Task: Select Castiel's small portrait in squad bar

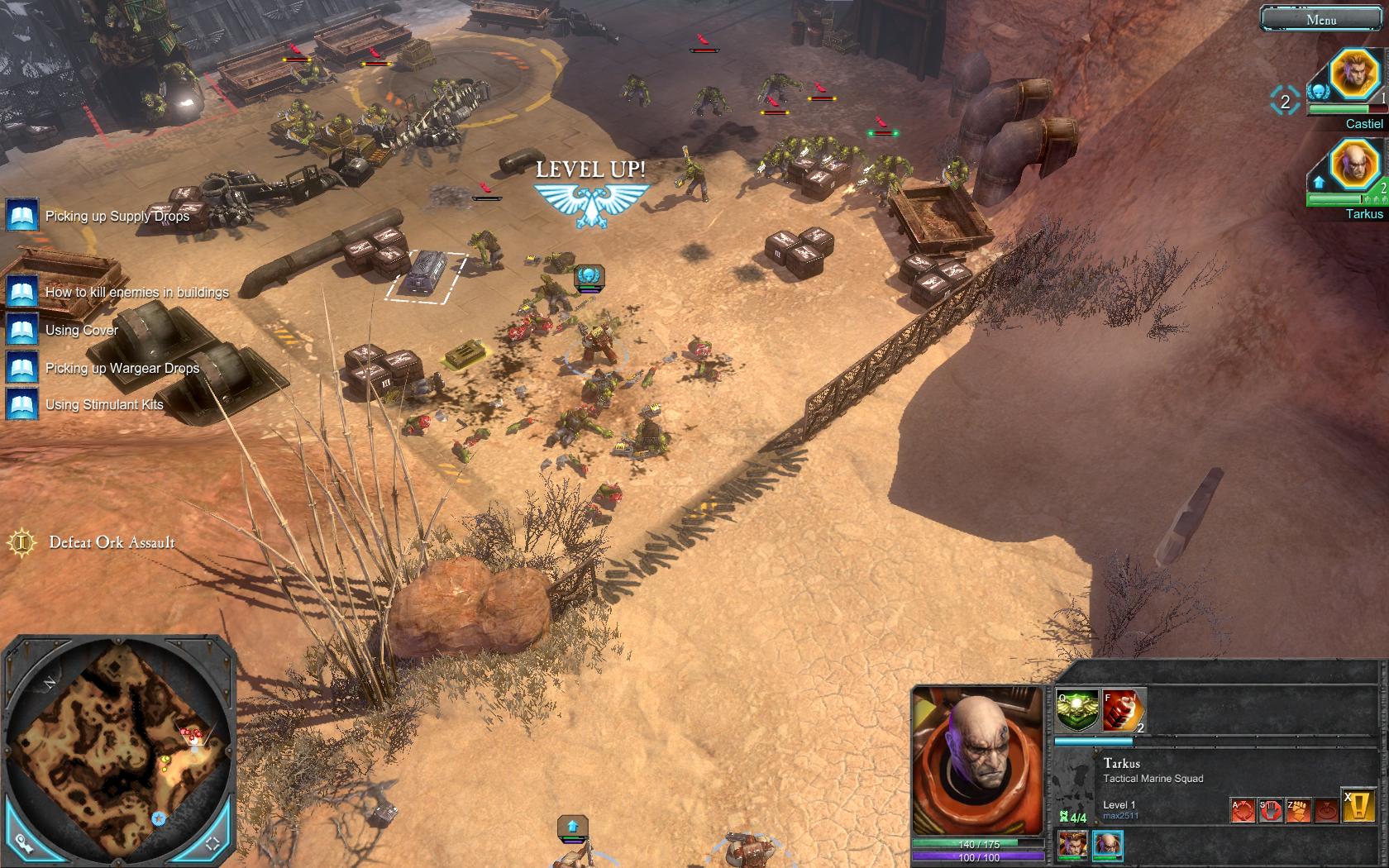Action: coord(1072,844)
